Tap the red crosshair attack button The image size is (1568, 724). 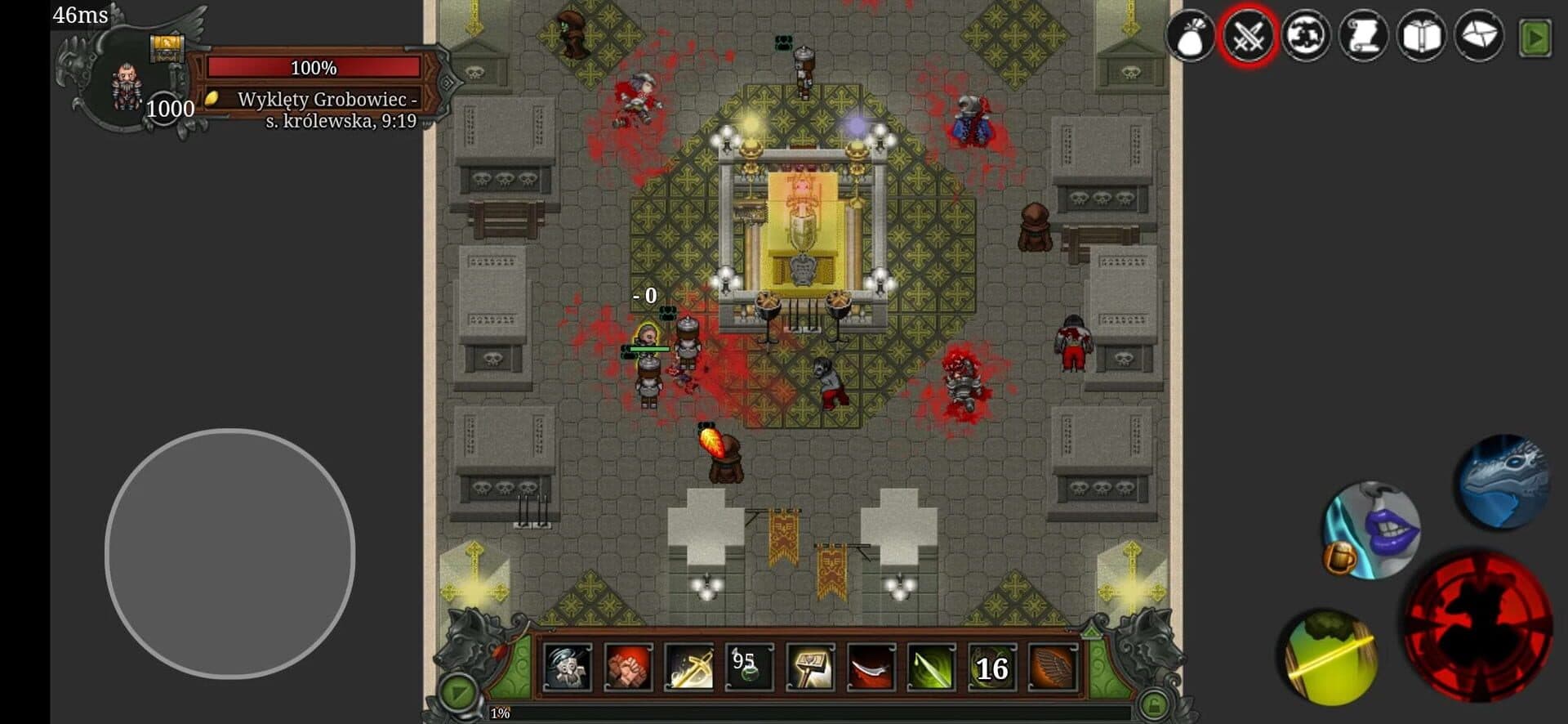[1477, 625]
